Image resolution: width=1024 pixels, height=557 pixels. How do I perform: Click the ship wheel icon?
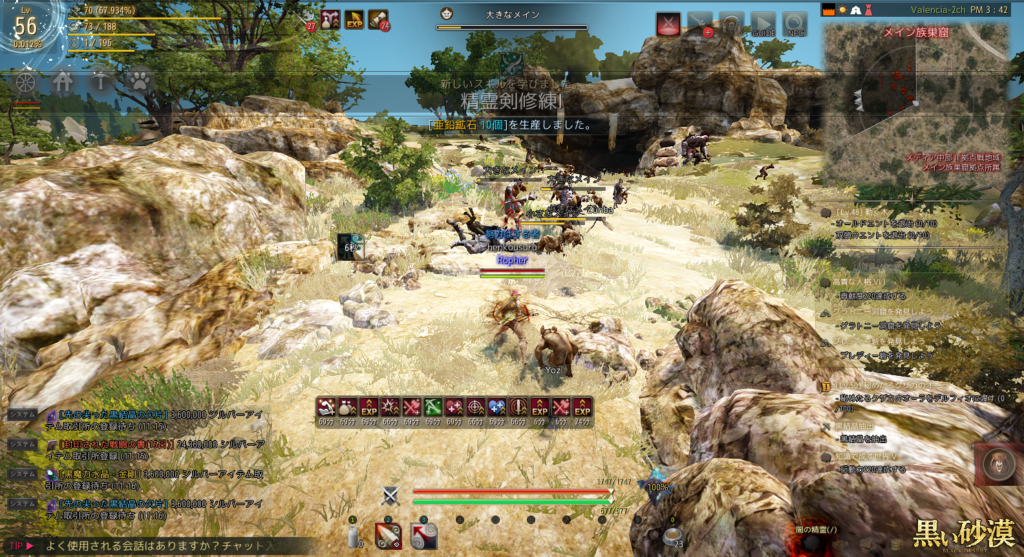point(27,82)
